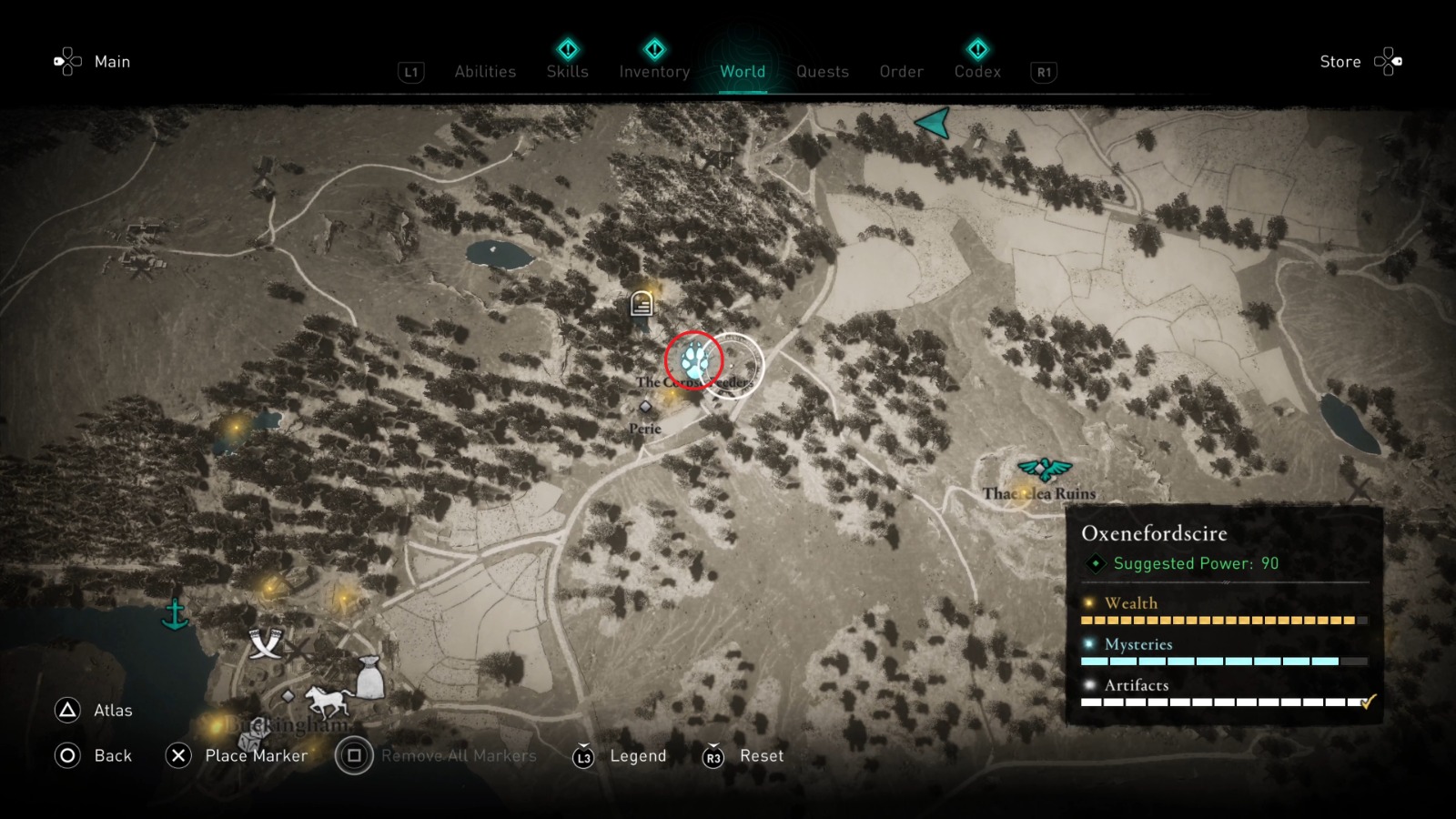Click the teal anchor dock icon near Buckingham
1456x819 pixels.
pyautogui.click(x=175, y=615)
